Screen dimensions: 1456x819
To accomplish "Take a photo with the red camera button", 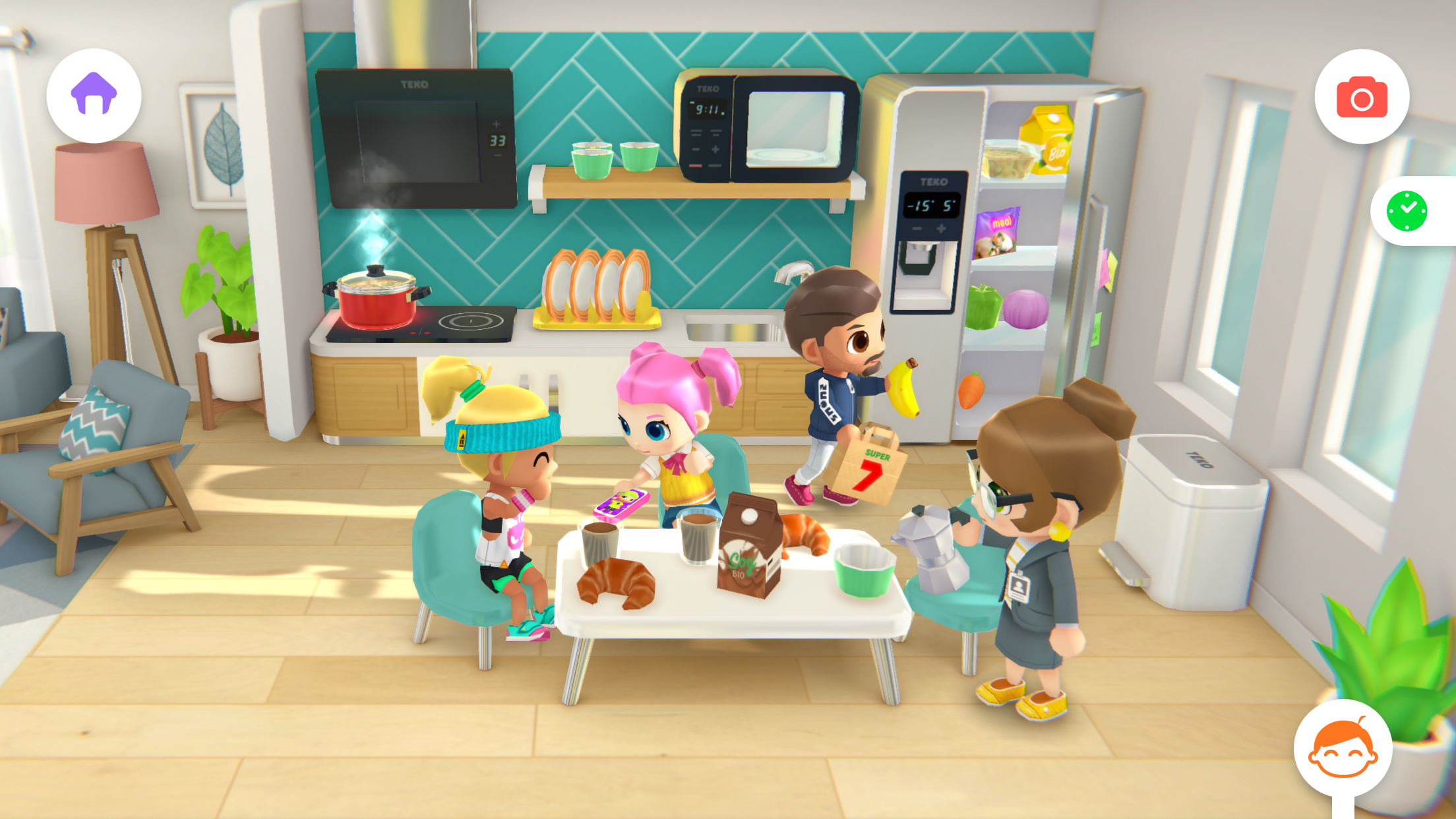I will pyautogui.click(x=1362, y=96).
